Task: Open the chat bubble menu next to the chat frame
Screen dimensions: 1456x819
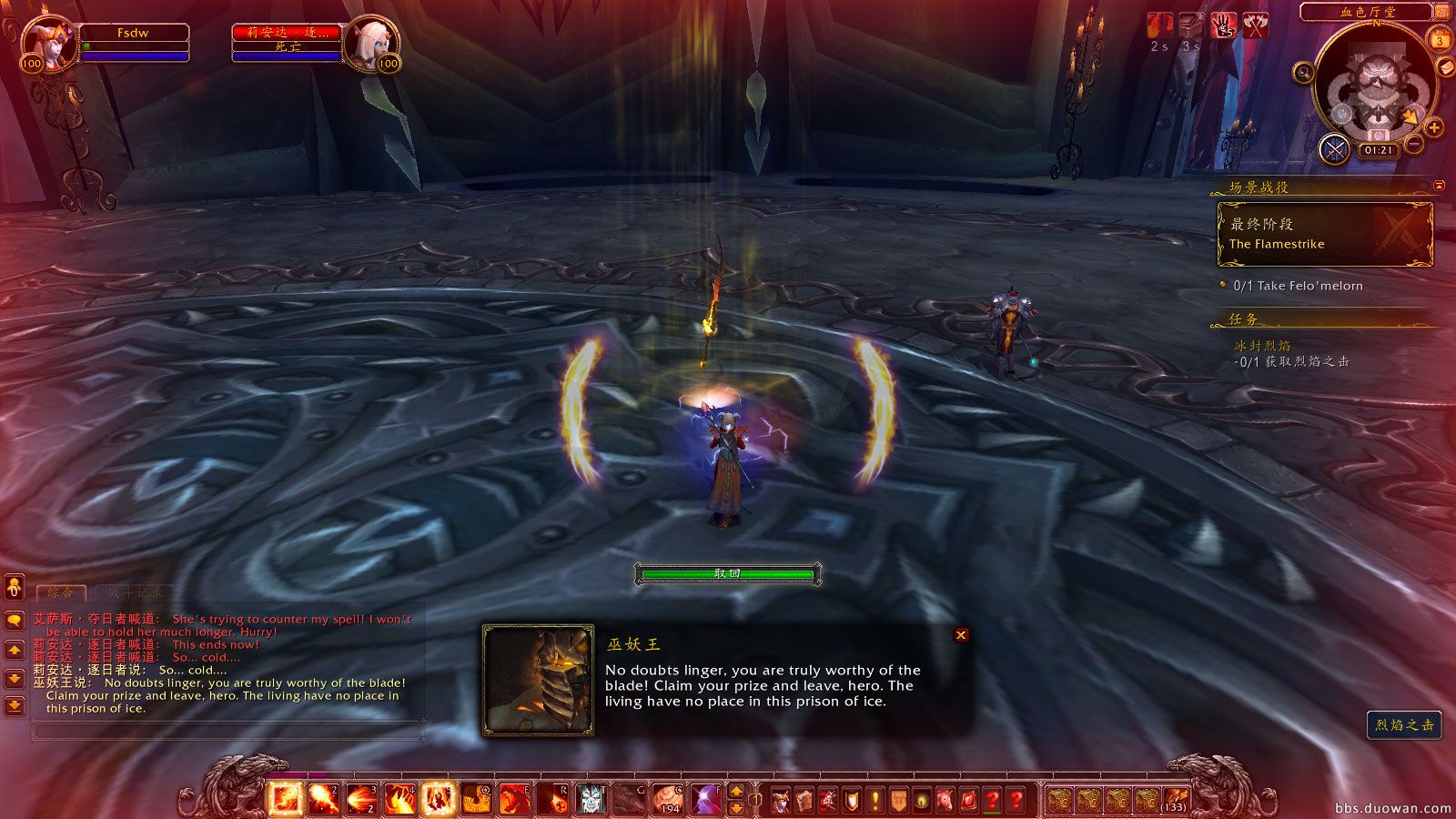Action: click(x=14, y=621)
